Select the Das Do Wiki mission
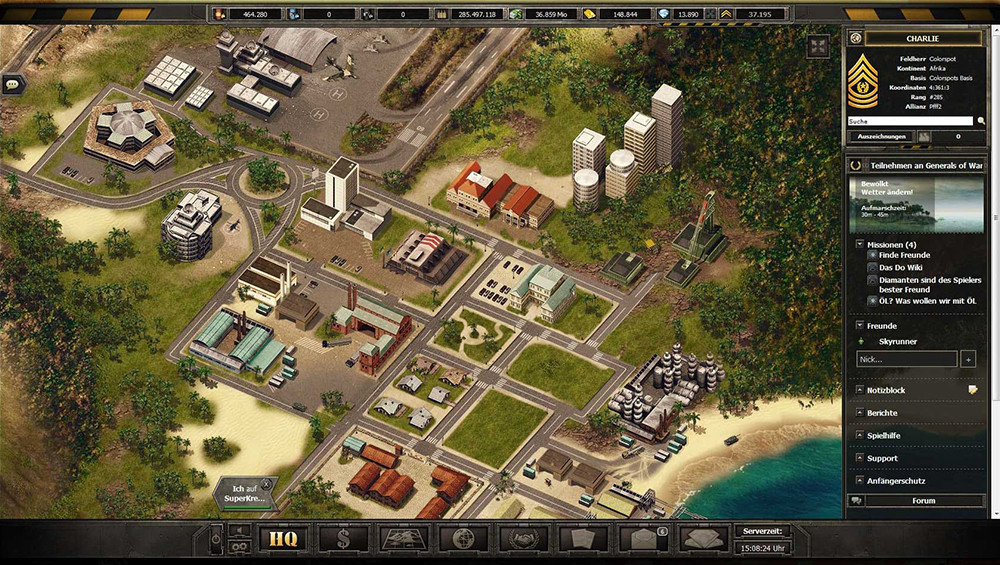Image resolution: width=1000 pixels, height=565 pixels. [x=900, y=268]
